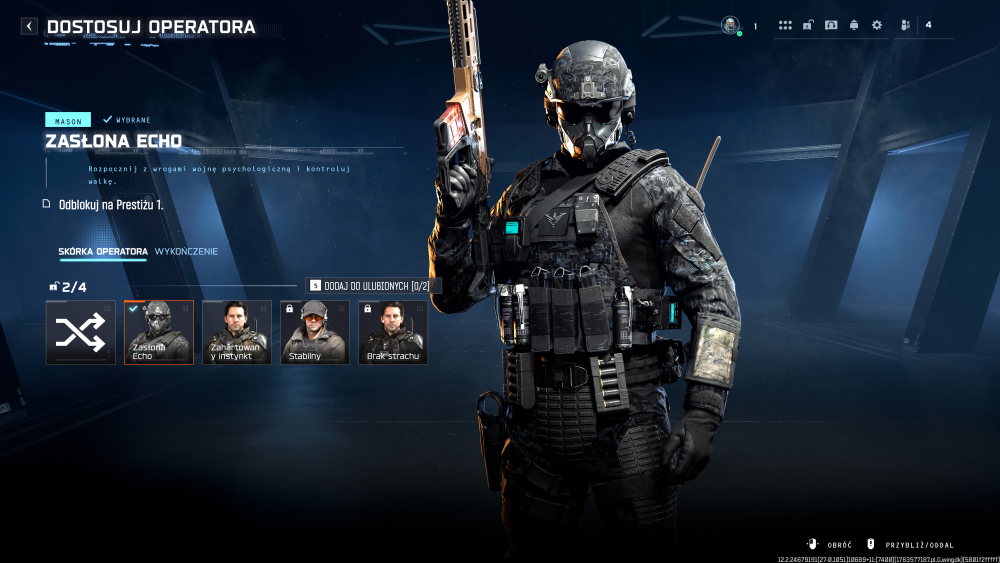
Task: Choose the Zasłona Echo skin
Action: pyautogui.click(x=159, y=333)
